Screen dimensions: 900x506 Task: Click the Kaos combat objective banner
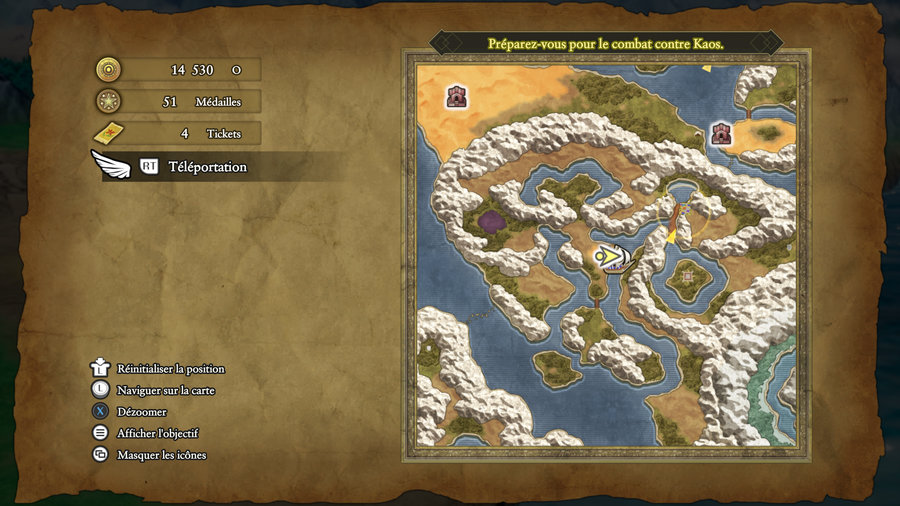605,44
